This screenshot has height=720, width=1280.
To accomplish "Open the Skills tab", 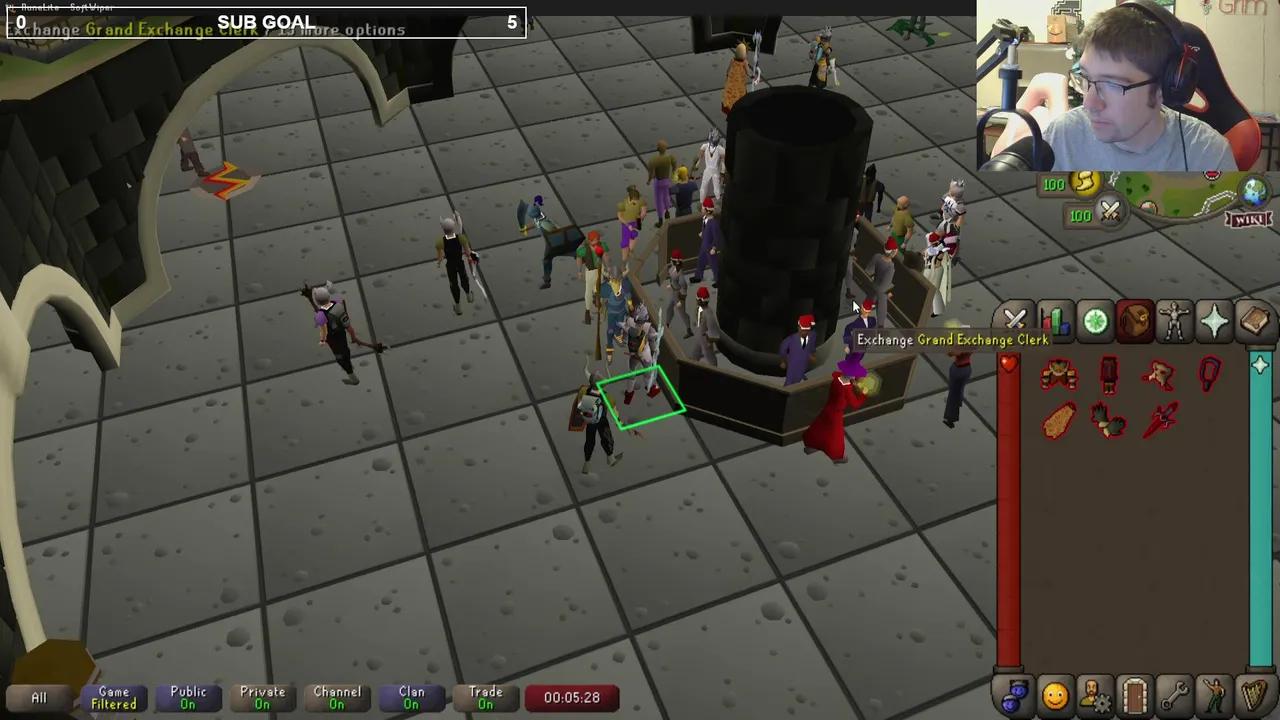I will [1055, 320].
